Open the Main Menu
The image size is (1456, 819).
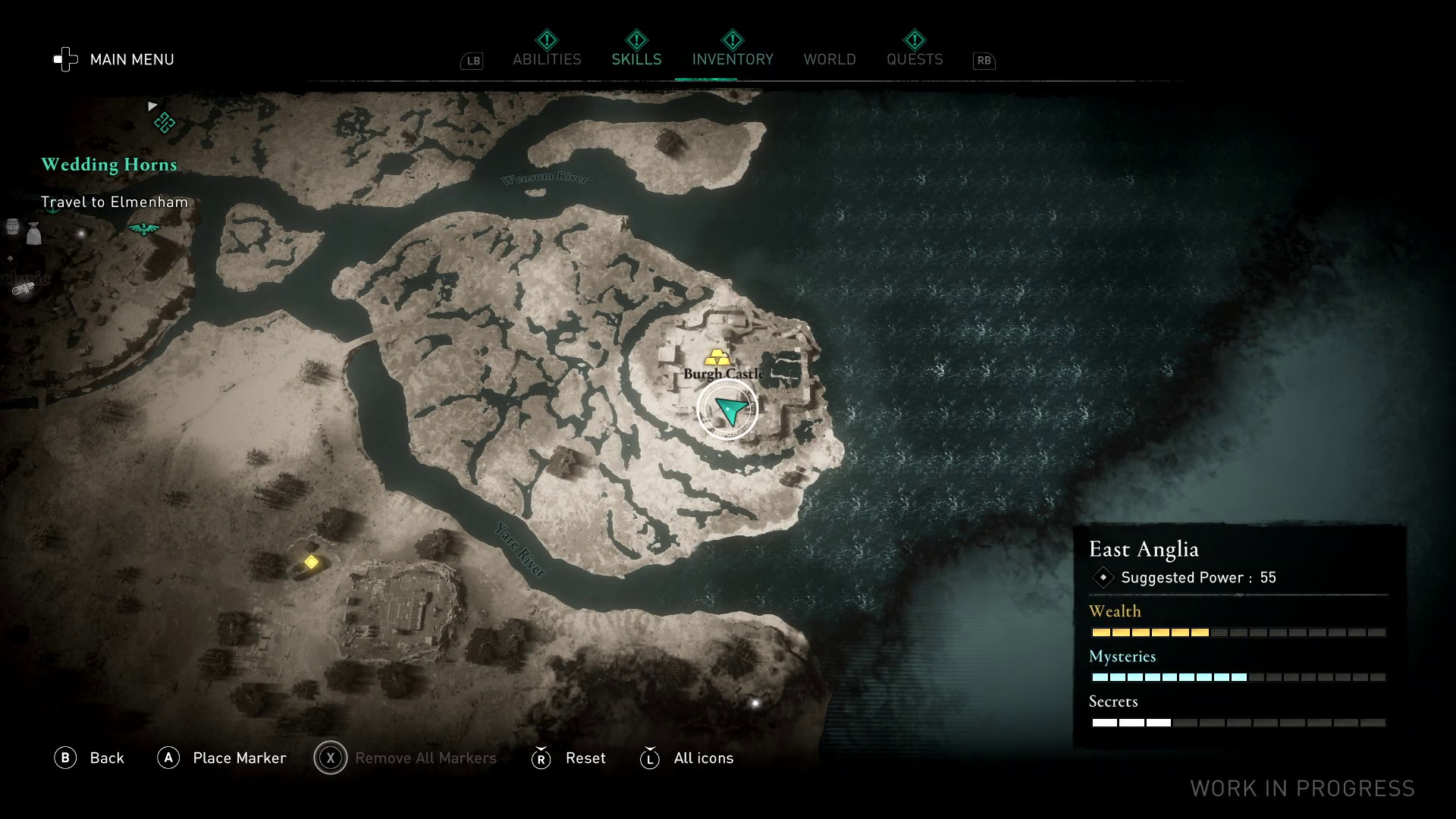[115, 59]
